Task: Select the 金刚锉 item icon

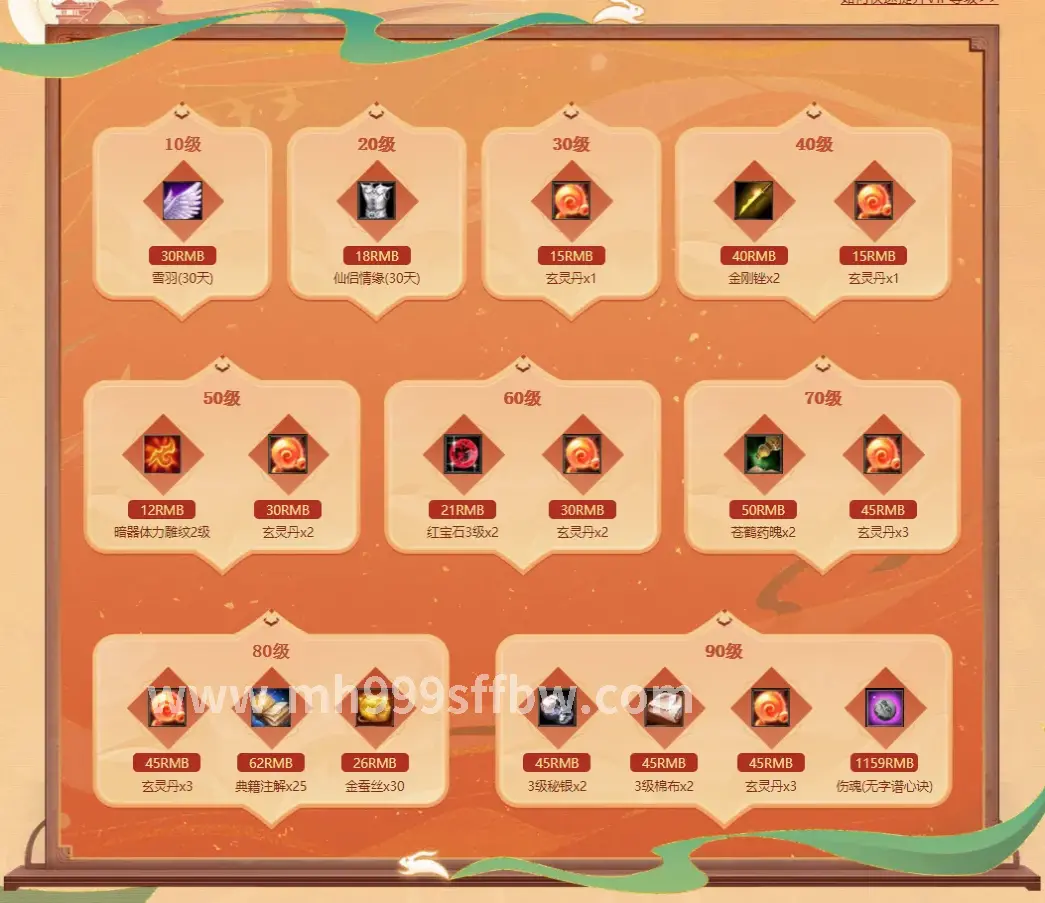Action: point(754,201)
